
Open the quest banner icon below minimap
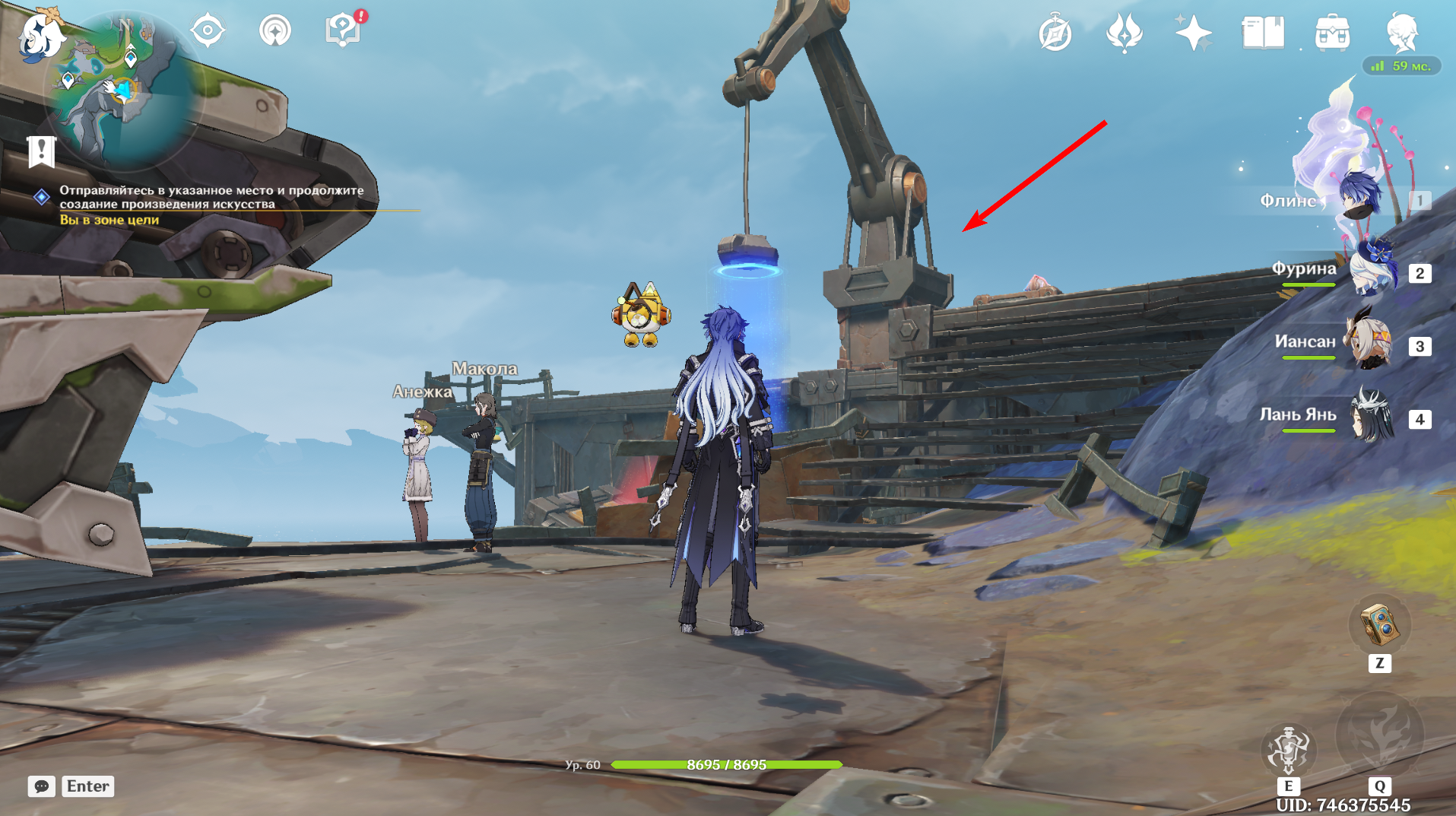42,151
